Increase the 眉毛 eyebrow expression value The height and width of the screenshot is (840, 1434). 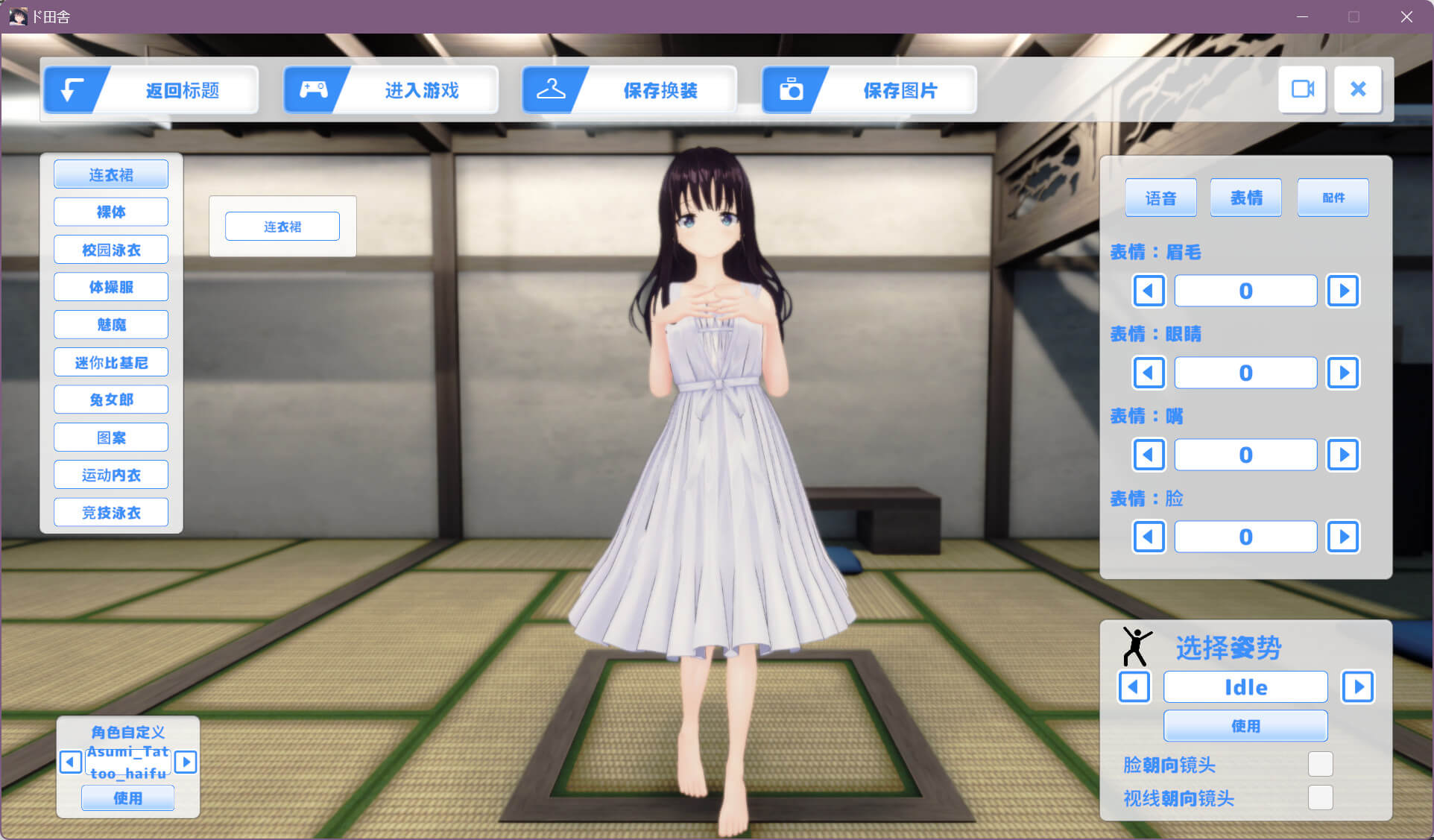click(x=1343, y=291)
